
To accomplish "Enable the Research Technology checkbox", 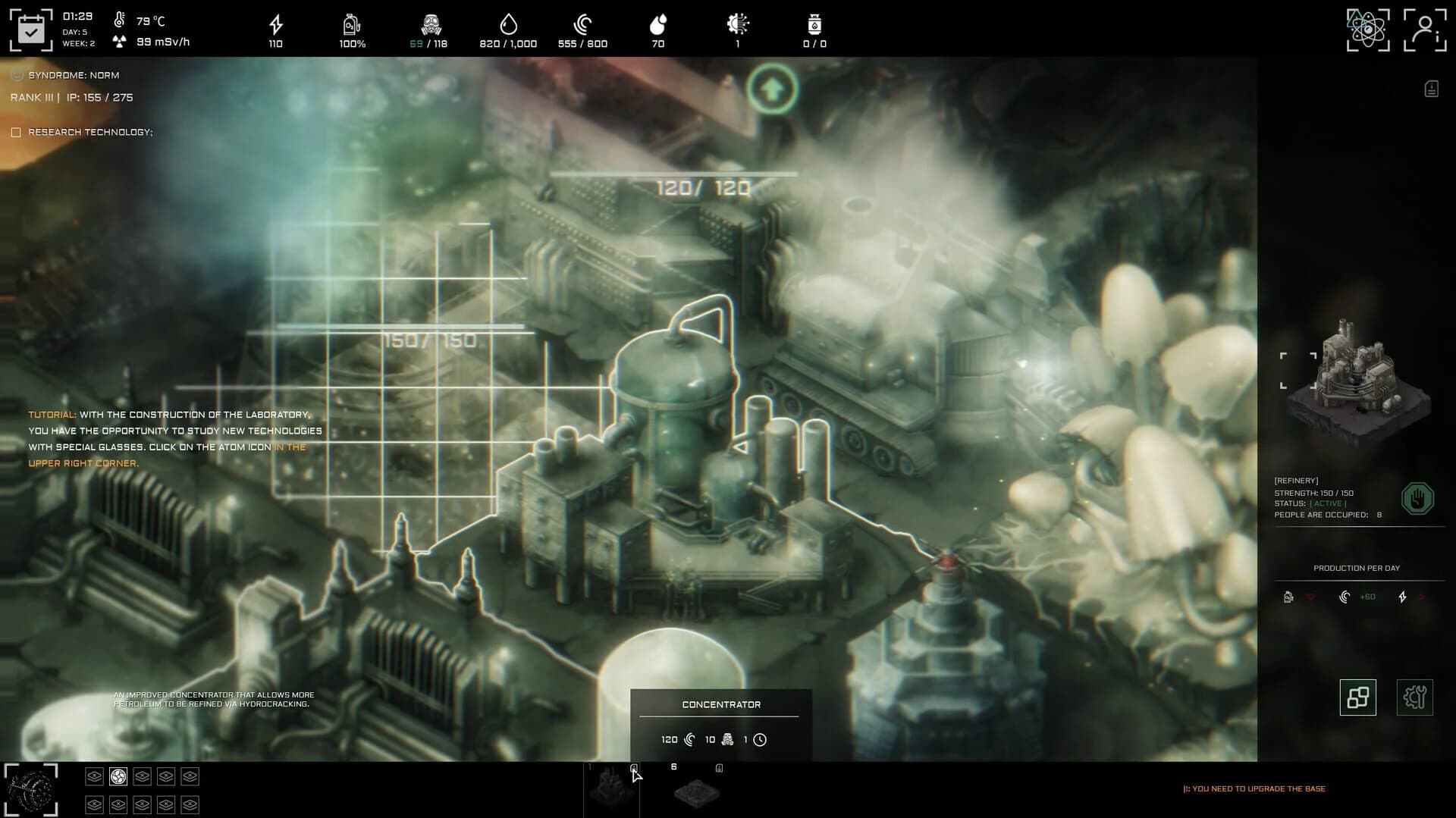I will (16, 131).
